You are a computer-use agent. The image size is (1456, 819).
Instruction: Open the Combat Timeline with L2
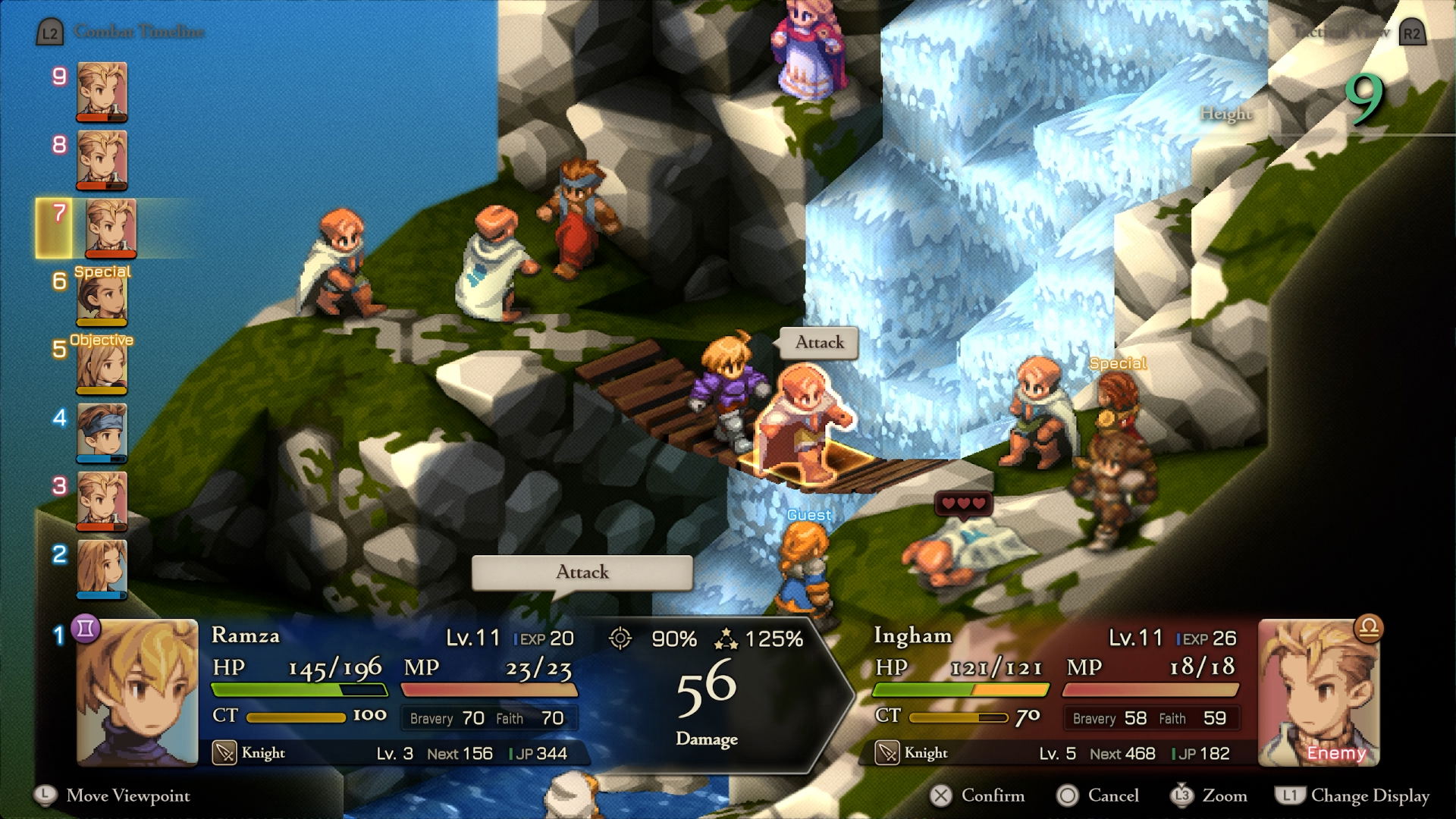[x=50, y=32]
